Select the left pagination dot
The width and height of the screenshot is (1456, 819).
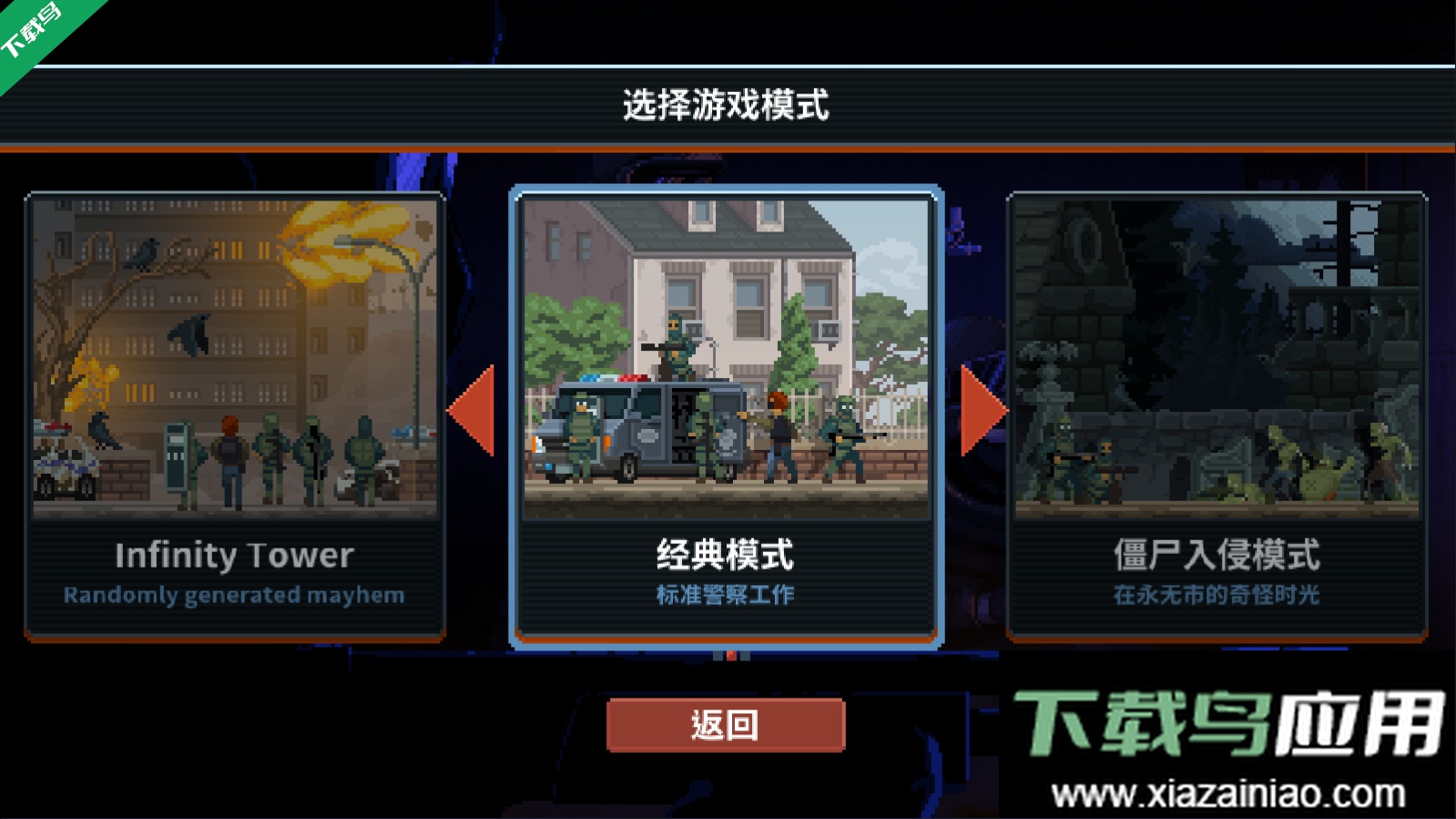(718, 655)
